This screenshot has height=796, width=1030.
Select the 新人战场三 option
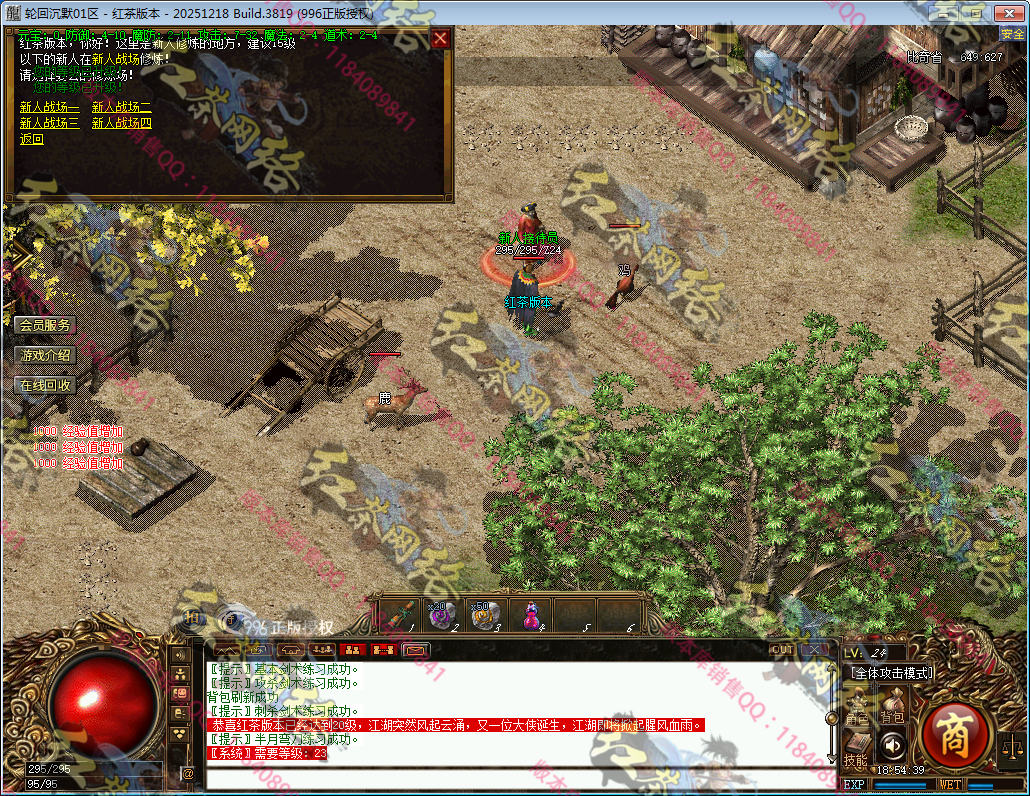(x=49, y=123)
